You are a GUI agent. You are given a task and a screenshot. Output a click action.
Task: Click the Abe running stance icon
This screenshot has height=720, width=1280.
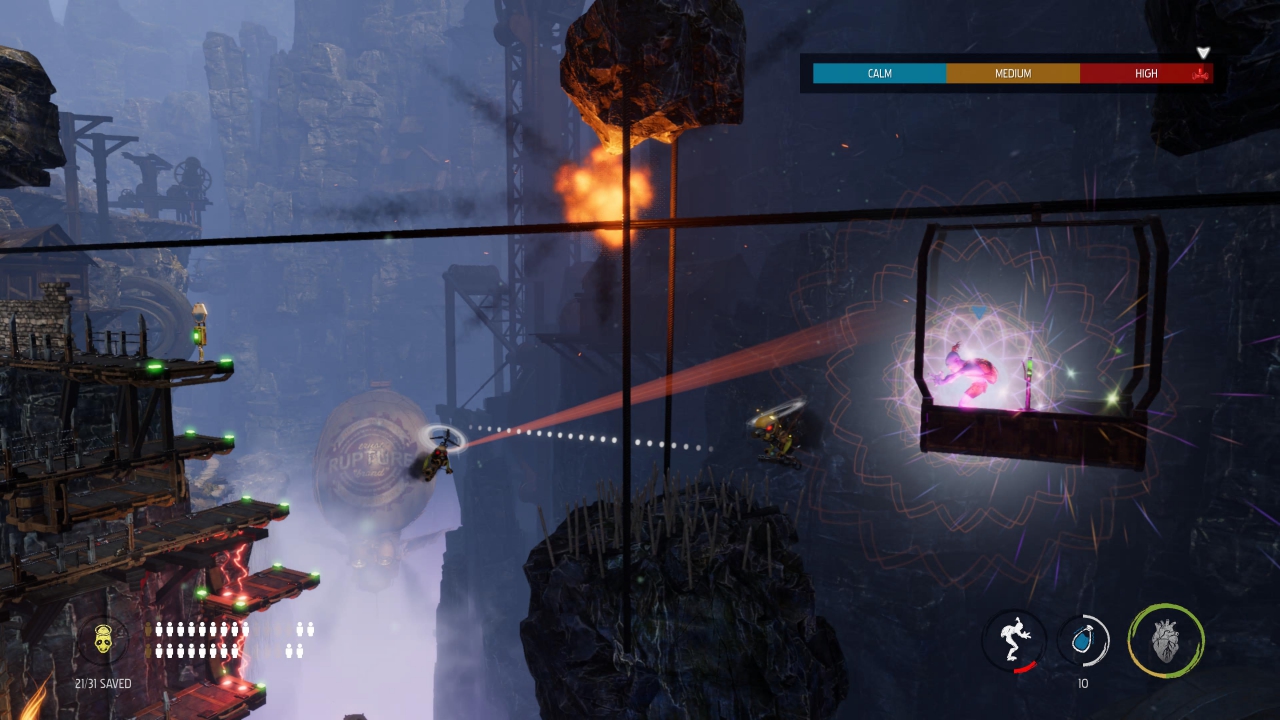[x=1014, y=640]
